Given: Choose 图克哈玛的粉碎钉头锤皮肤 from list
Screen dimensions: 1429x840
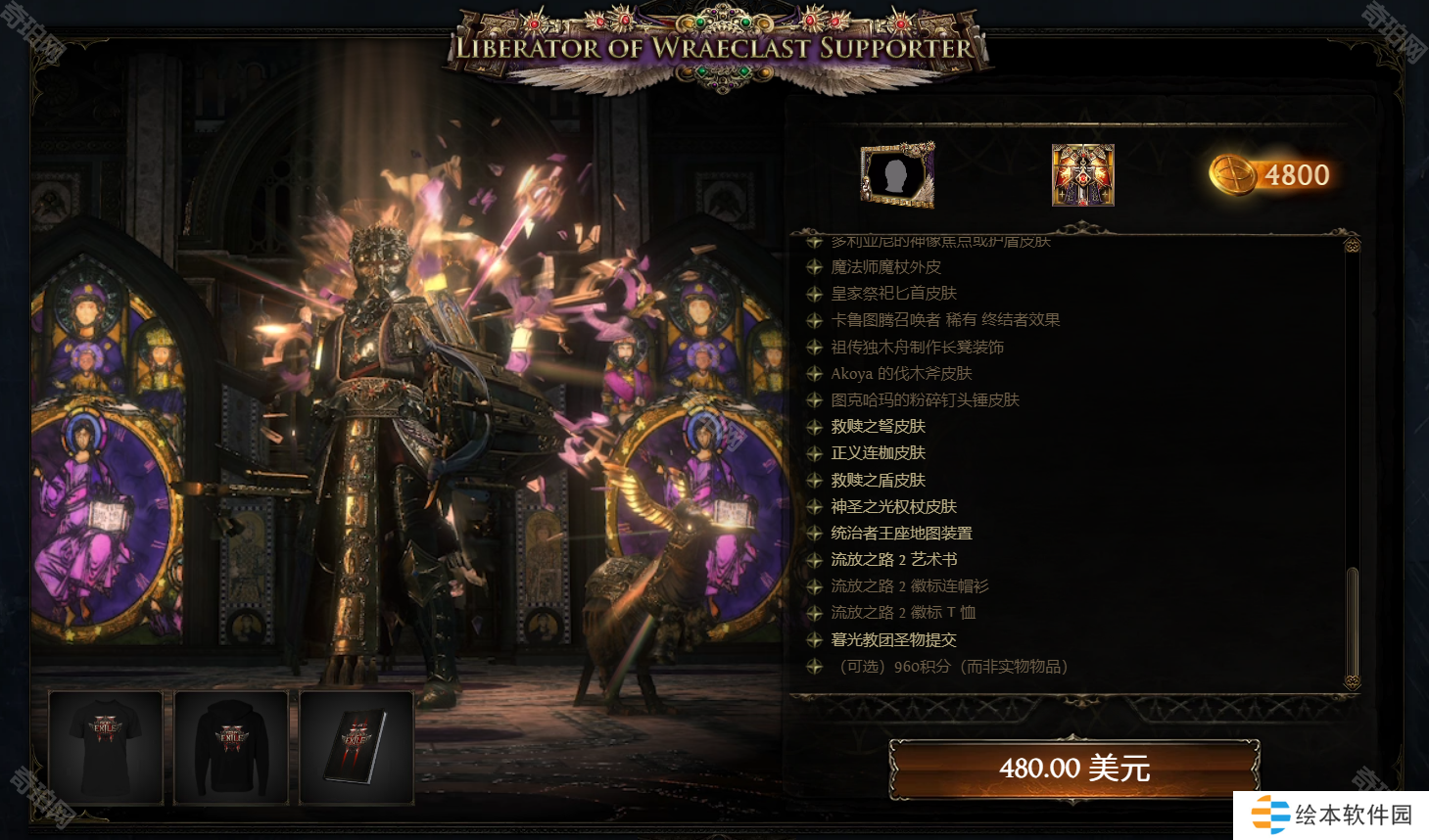Looking at the screenshot, I should coord(925,400).
